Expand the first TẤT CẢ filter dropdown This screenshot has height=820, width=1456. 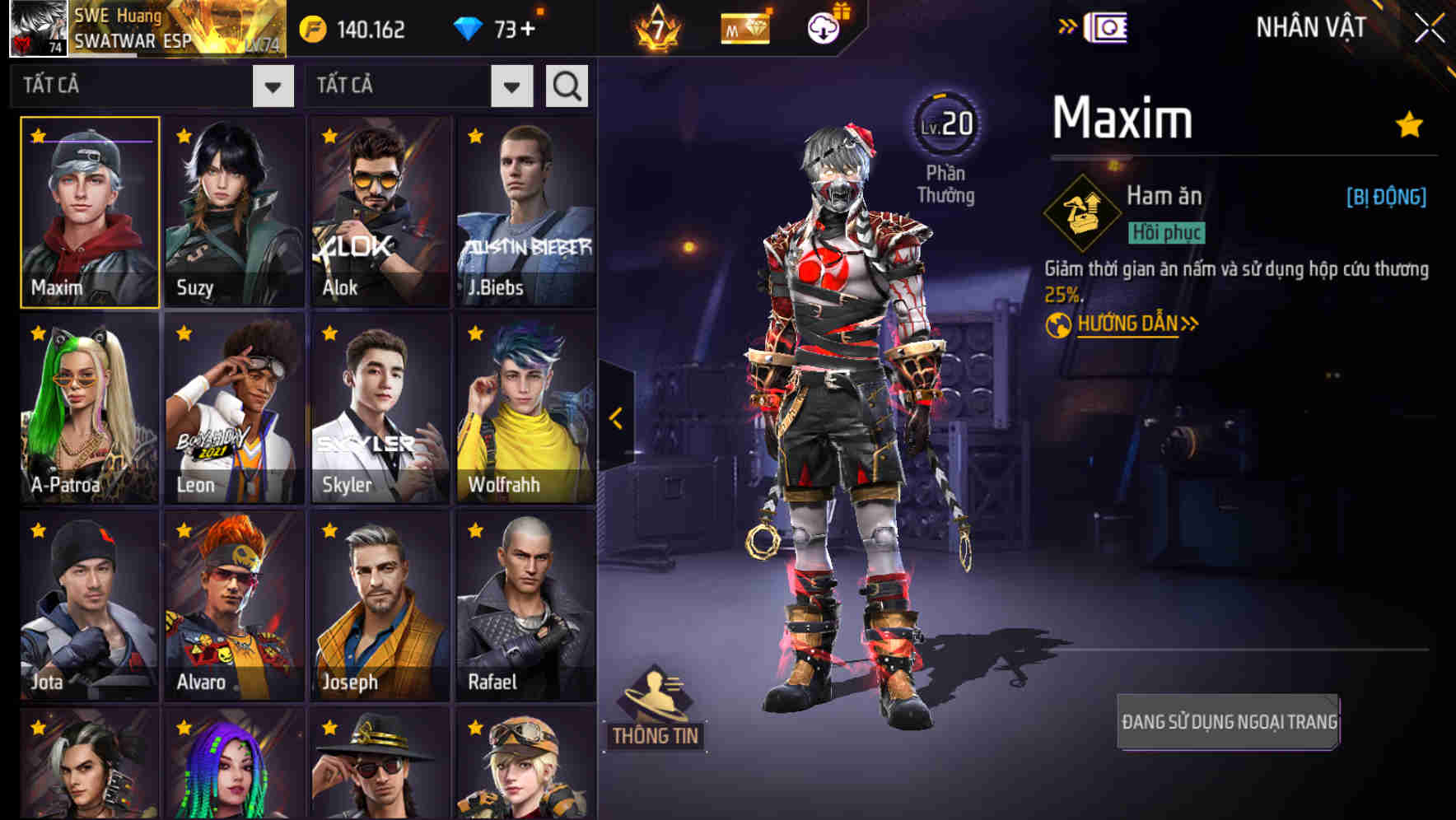pos(272,85)
